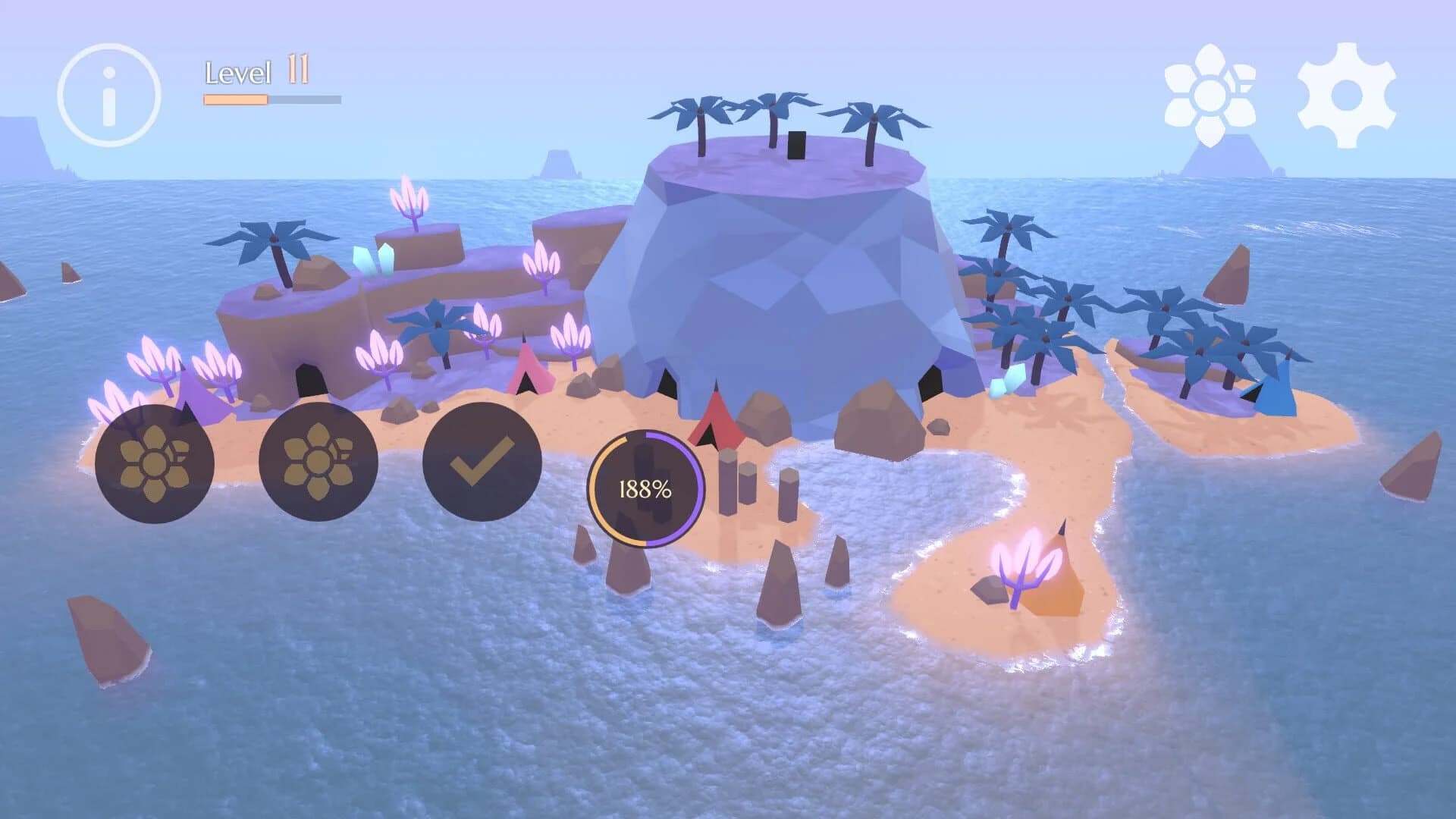This screenshot has height=819, width=1456.
Task: Click the leftmost golden flower button
Action: pyautogui.click(x=154, y=464)
